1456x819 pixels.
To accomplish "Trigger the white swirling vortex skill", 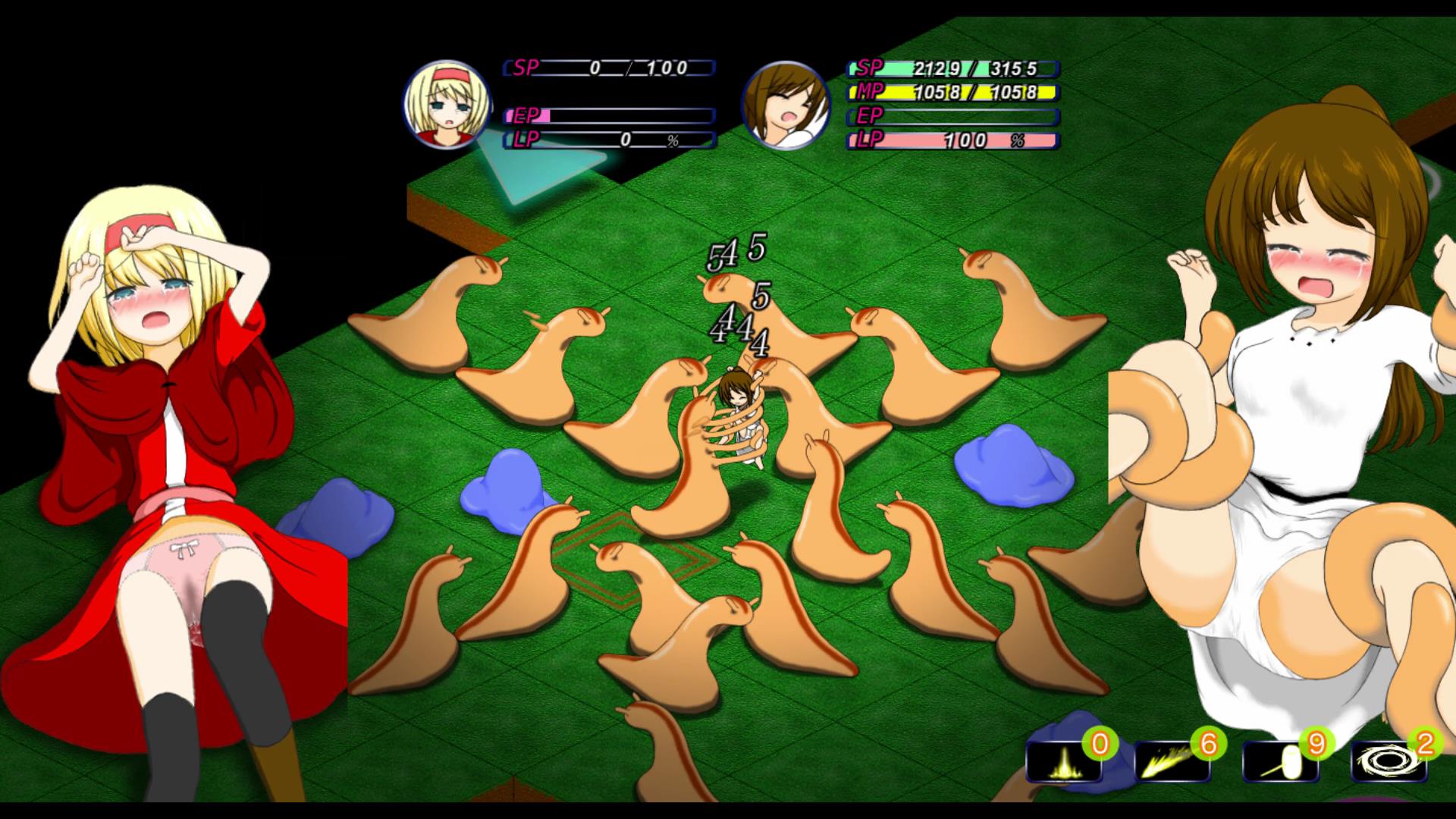I will (1389, 761).
